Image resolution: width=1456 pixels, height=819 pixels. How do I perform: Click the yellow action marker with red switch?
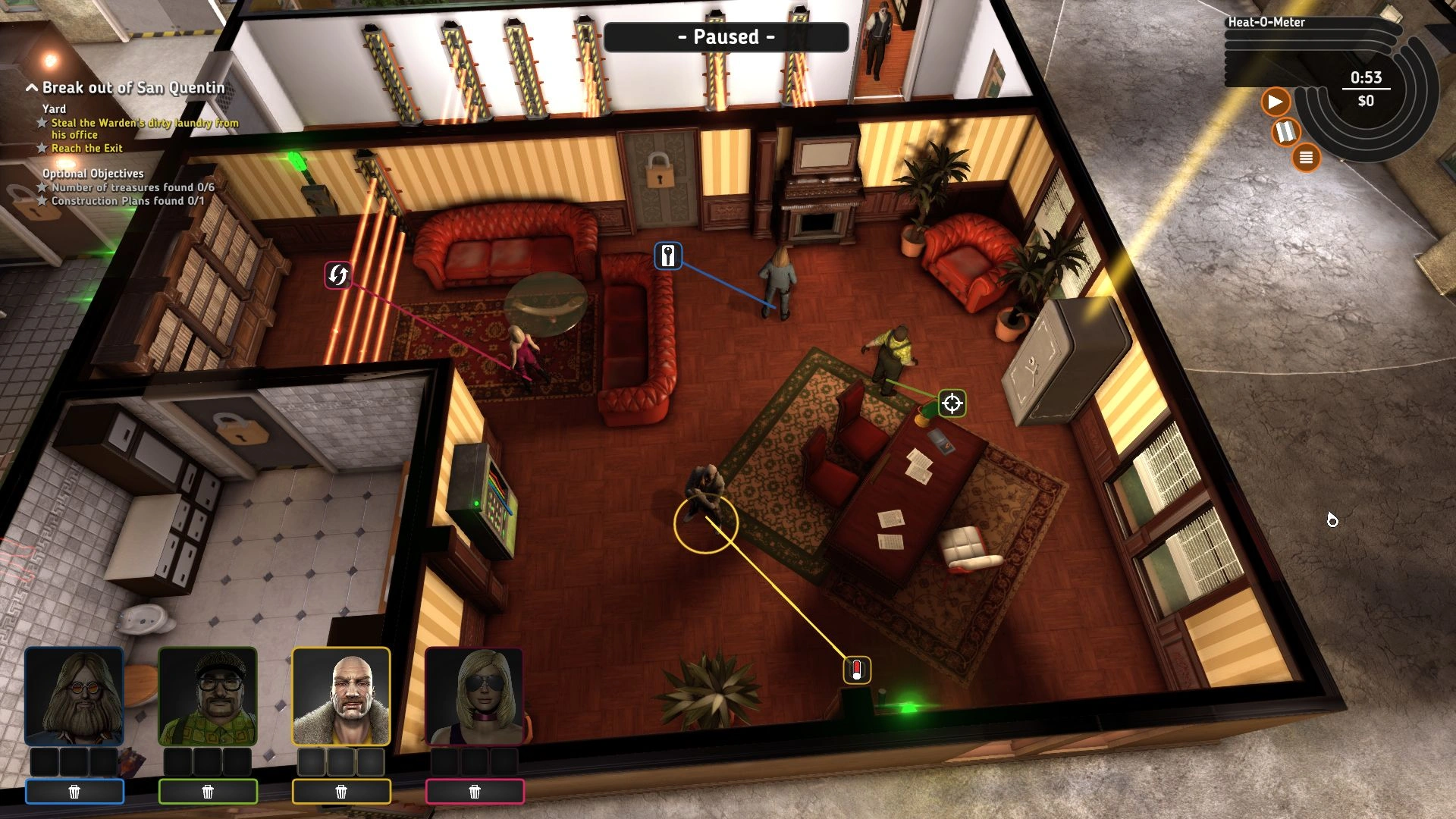click(857, 670)
